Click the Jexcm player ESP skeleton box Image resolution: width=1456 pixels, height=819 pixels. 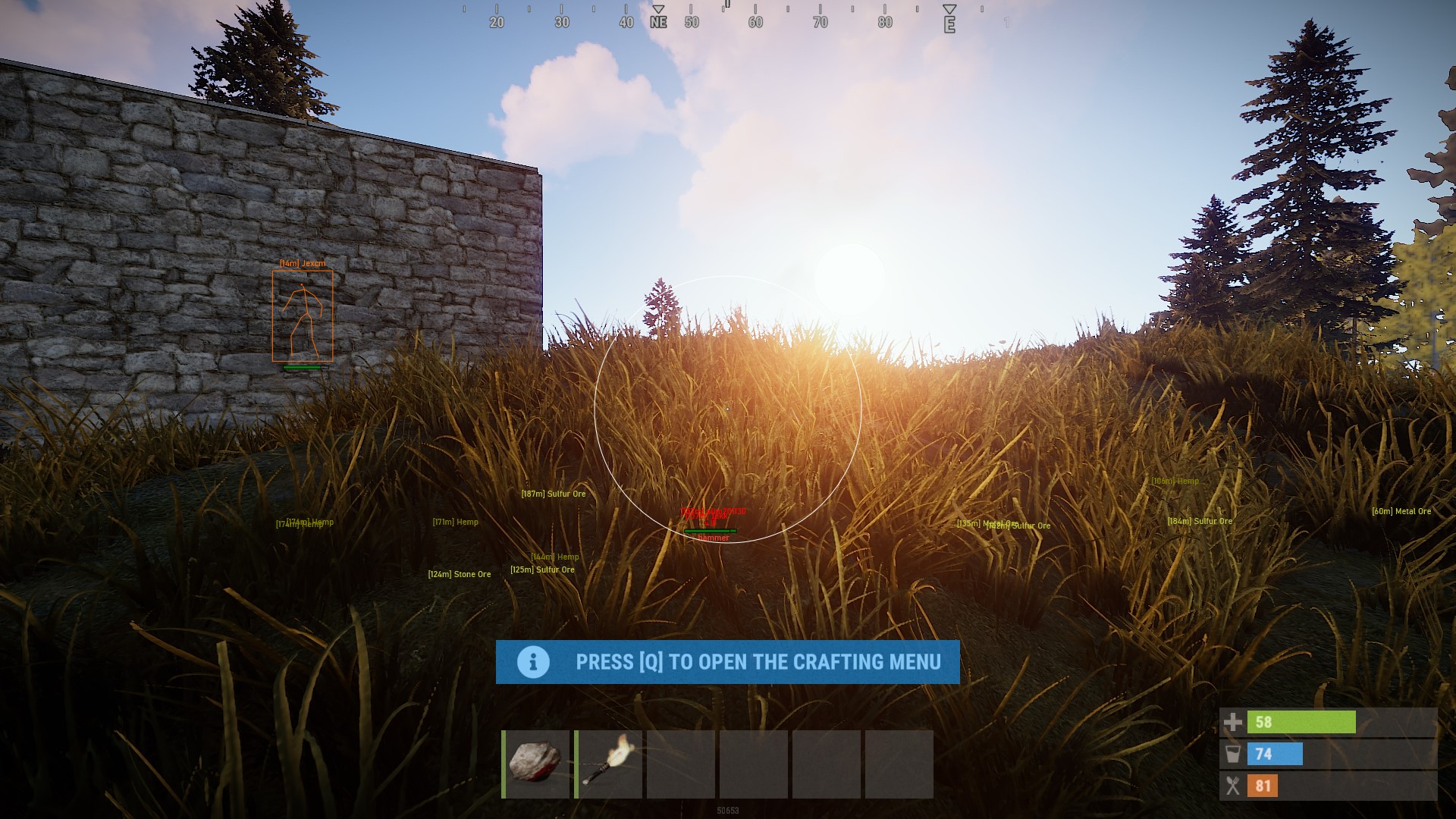(303, 317)
